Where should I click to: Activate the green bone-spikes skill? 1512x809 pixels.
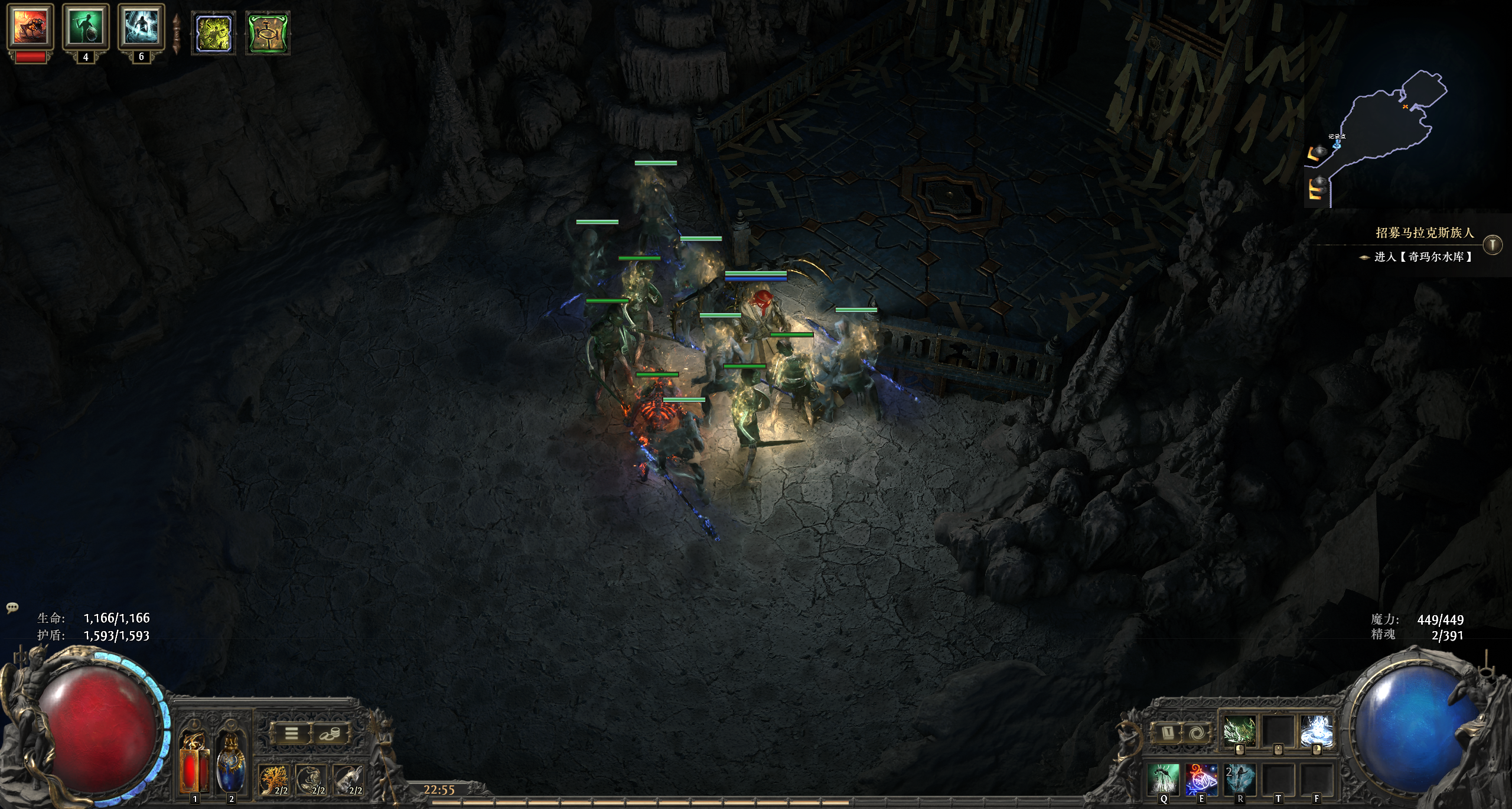(1240, 732)
